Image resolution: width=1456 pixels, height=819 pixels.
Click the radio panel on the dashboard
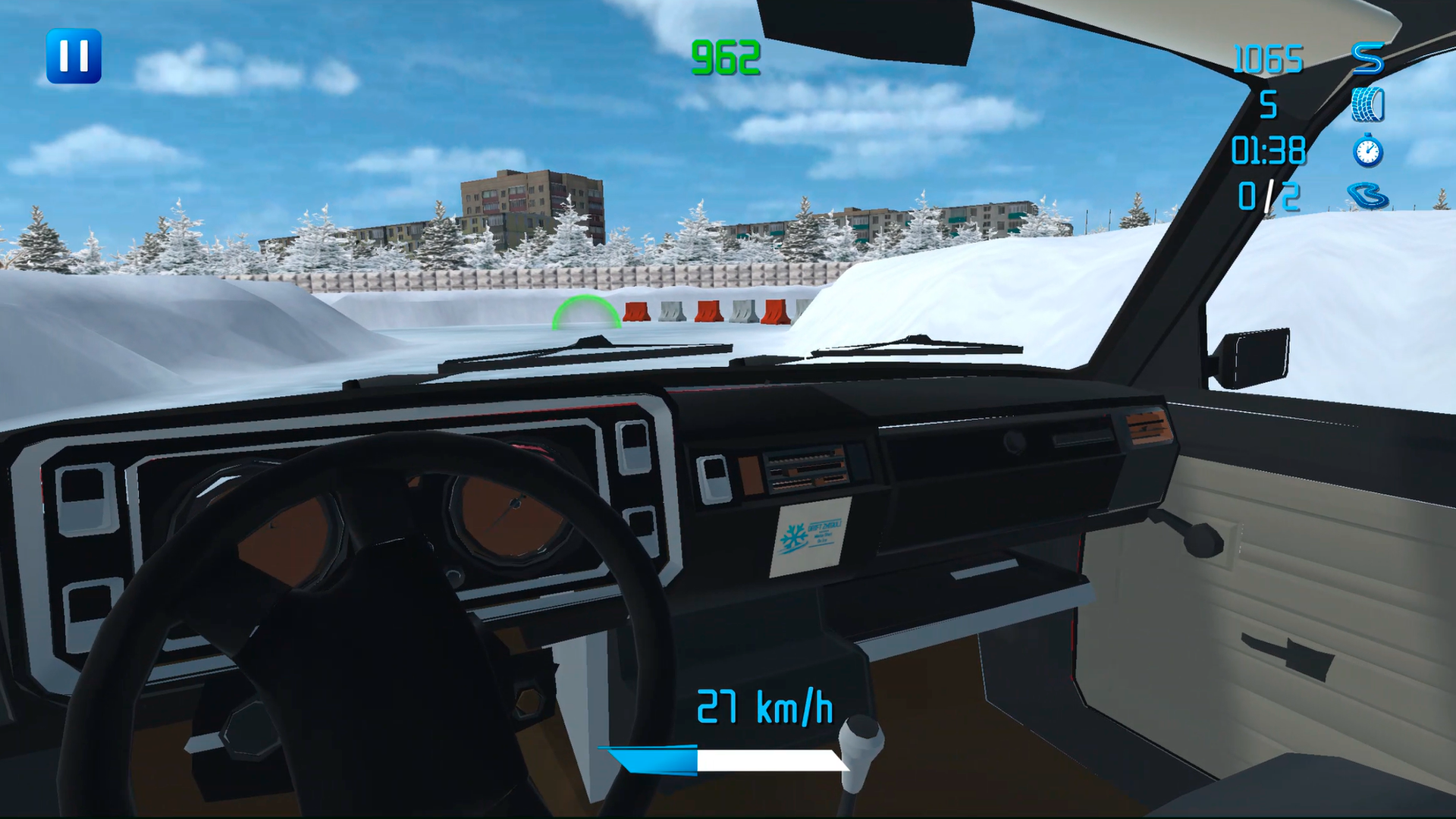coord(808,470)
